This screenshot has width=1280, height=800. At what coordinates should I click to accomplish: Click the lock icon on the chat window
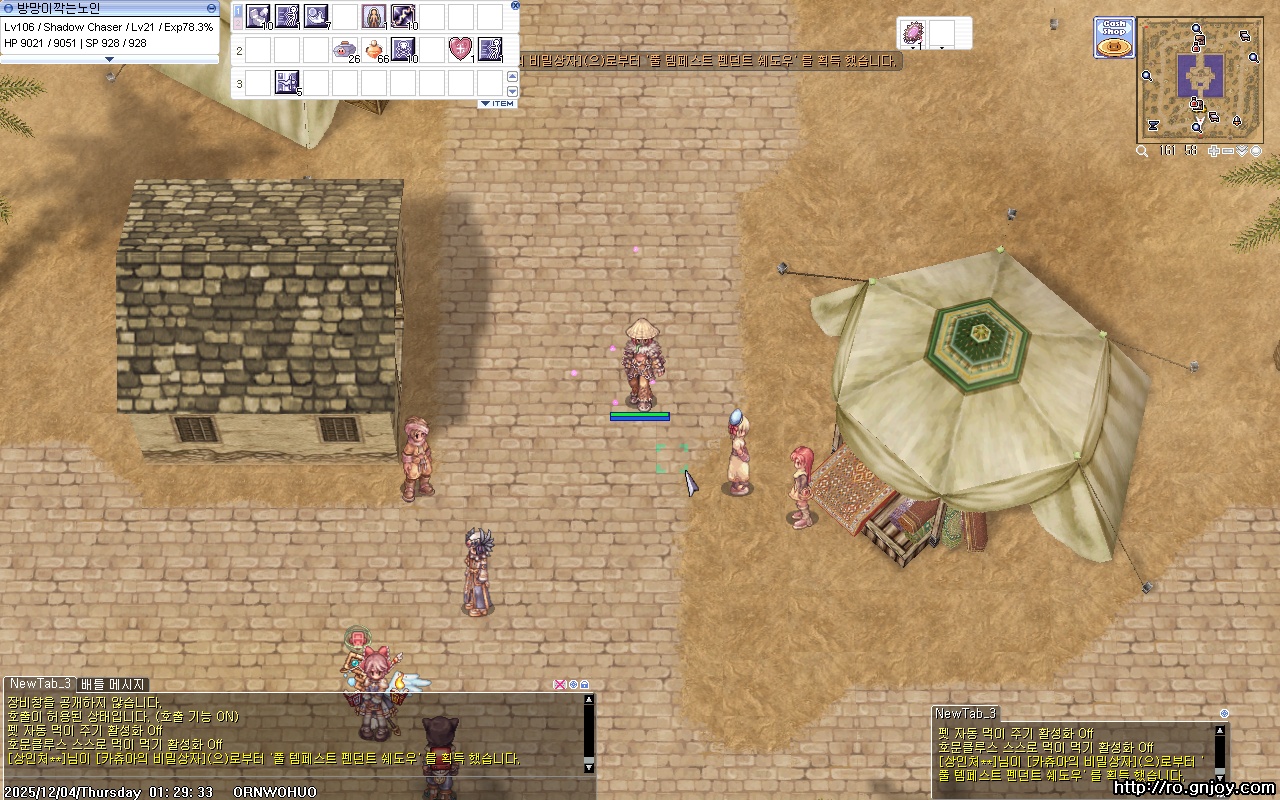585,685
